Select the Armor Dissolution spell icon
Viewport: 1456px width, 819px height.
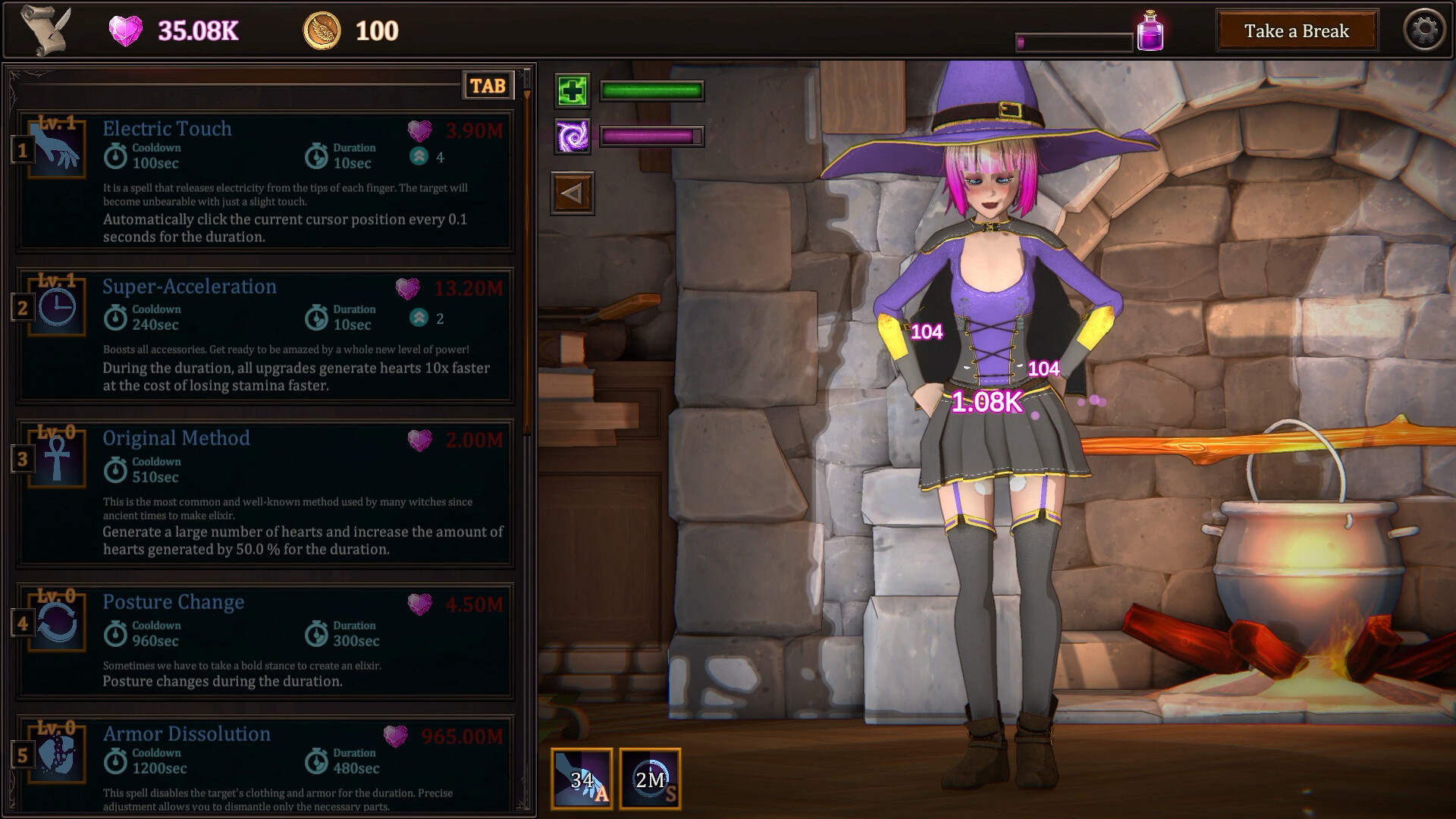56,755
